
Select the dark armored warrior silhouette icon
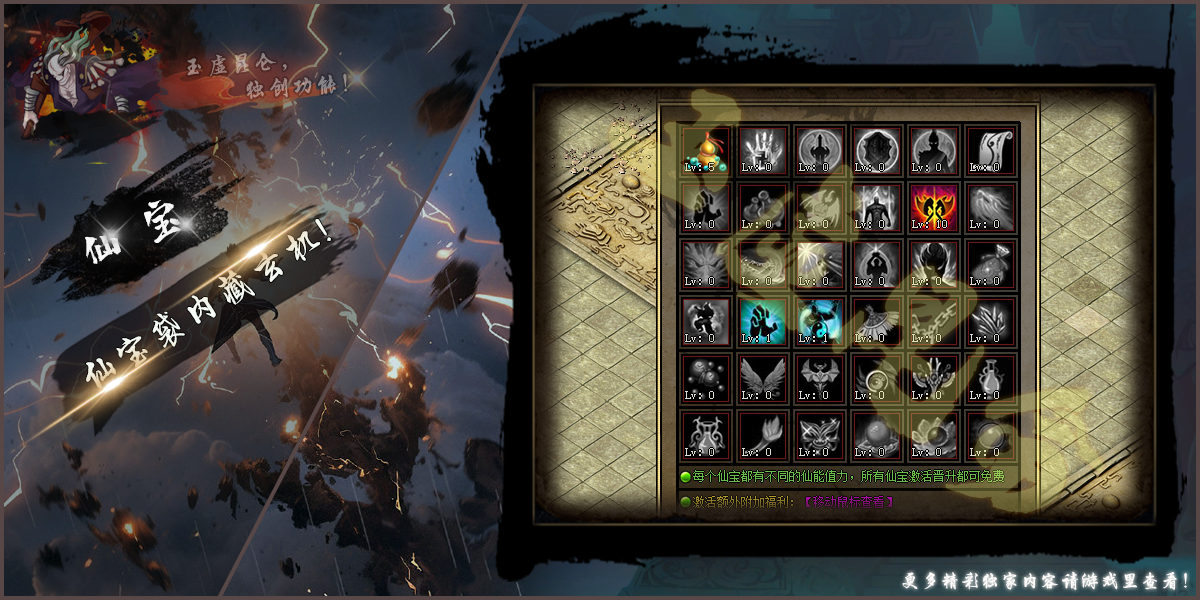877,208
